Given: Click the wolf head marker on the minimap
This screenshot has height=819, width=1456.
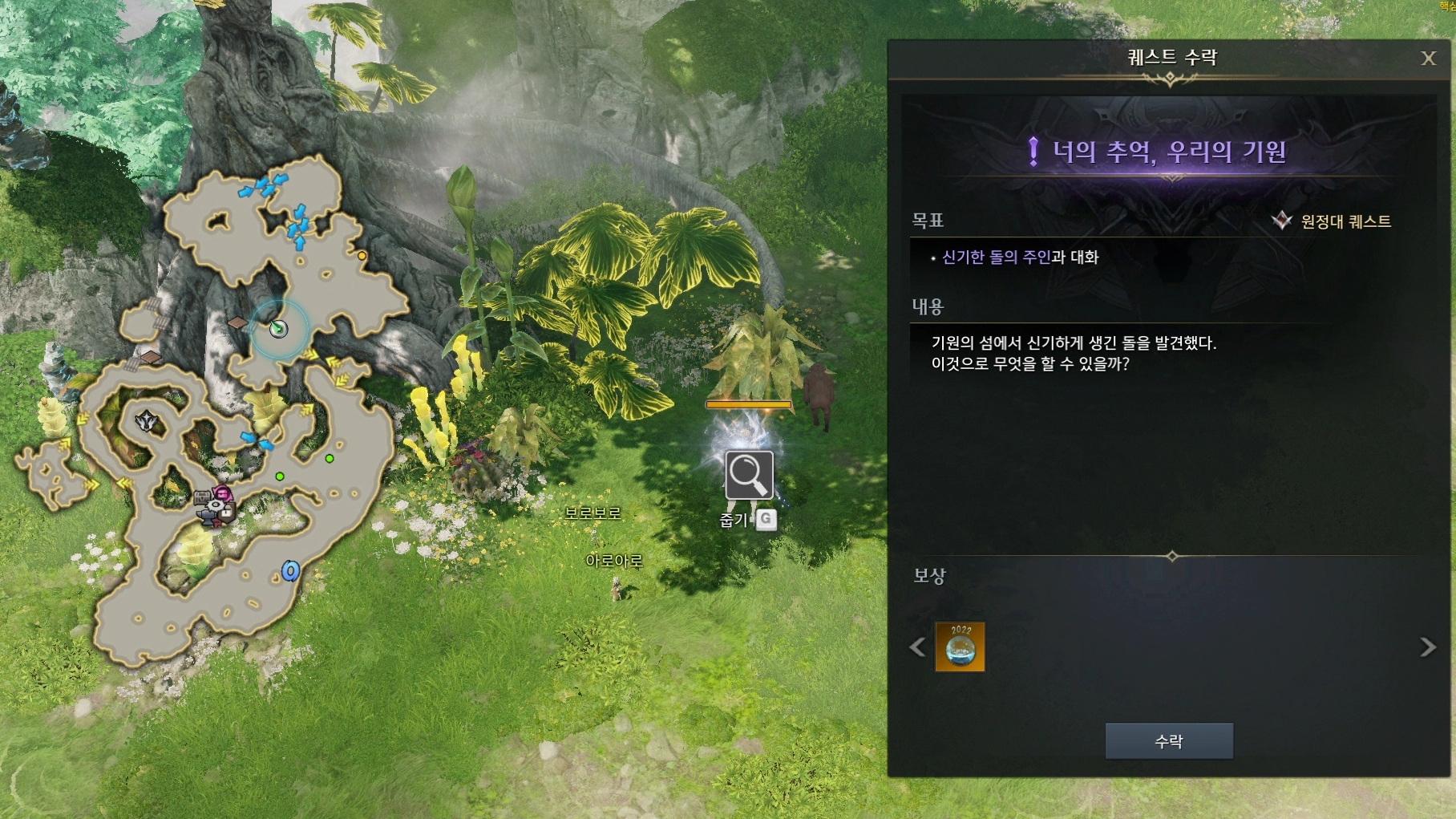Looking at the screenshot, I should tap(148, 420).
